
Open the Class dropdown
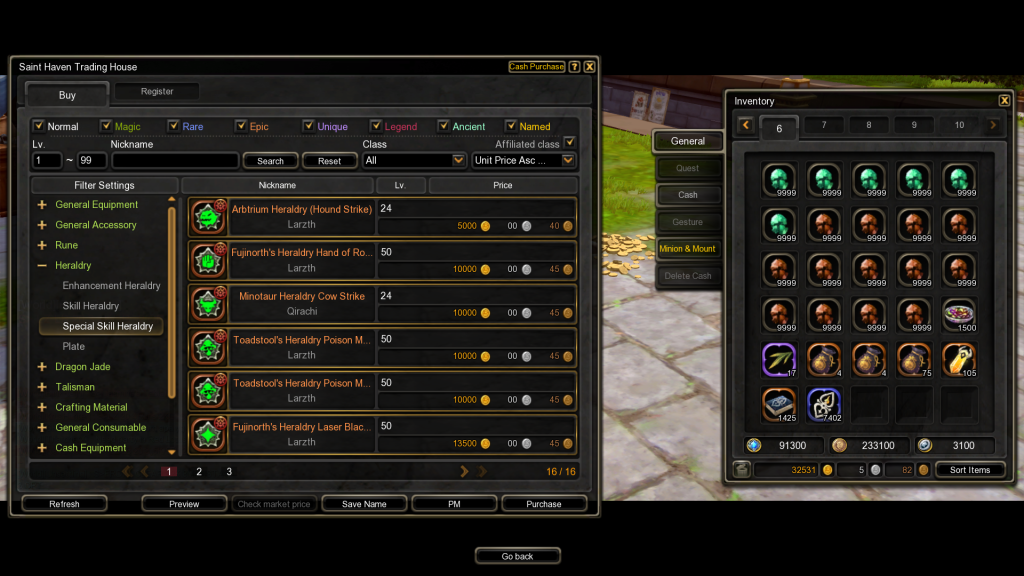pos(414,160)
